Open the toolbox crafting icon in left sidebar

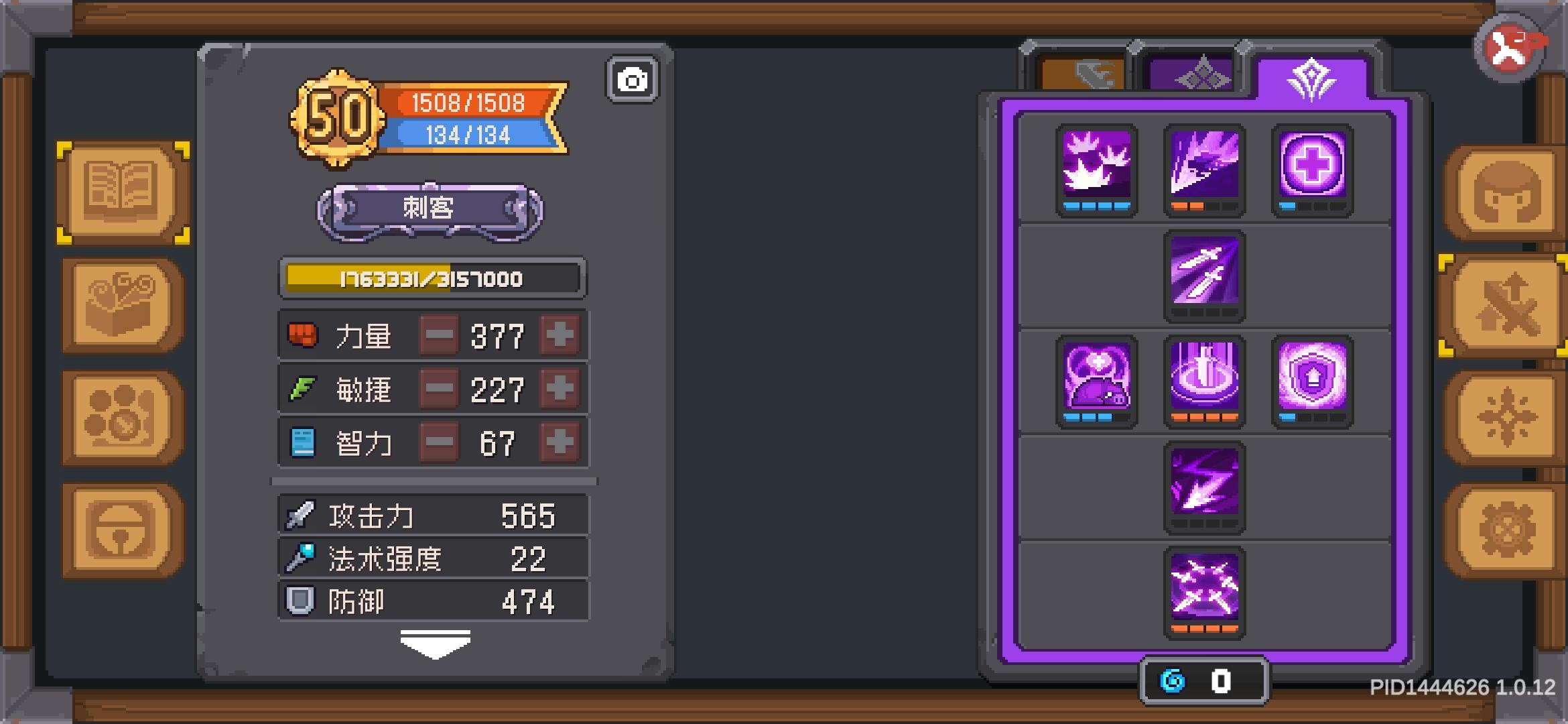pyautogui.click(x=117, y=303)
